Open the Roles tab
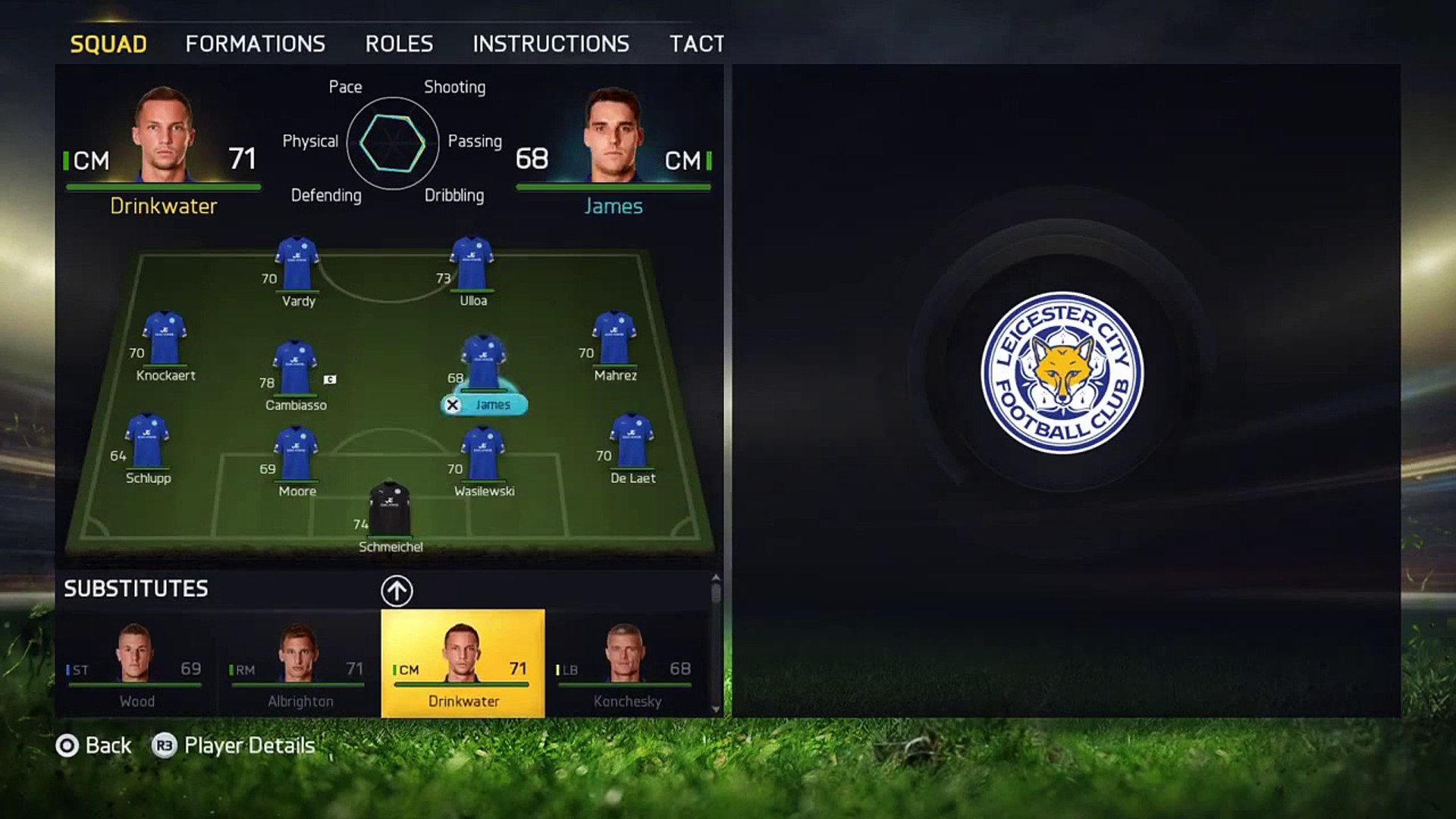 pyautogui.click(x=399, y=44)
